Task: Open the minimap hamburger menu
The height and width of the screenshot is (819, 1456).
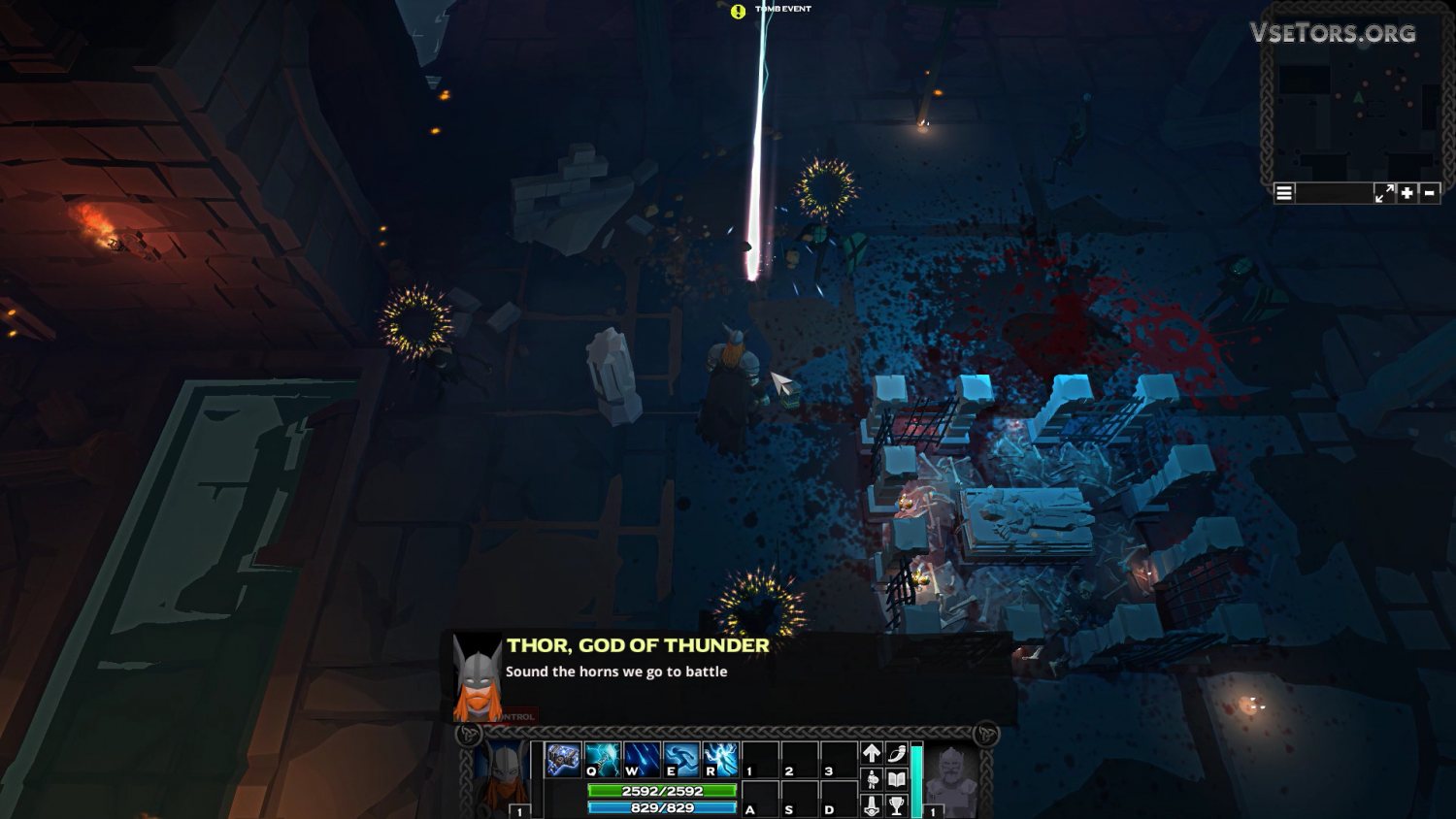Action: click(1284, 193)
